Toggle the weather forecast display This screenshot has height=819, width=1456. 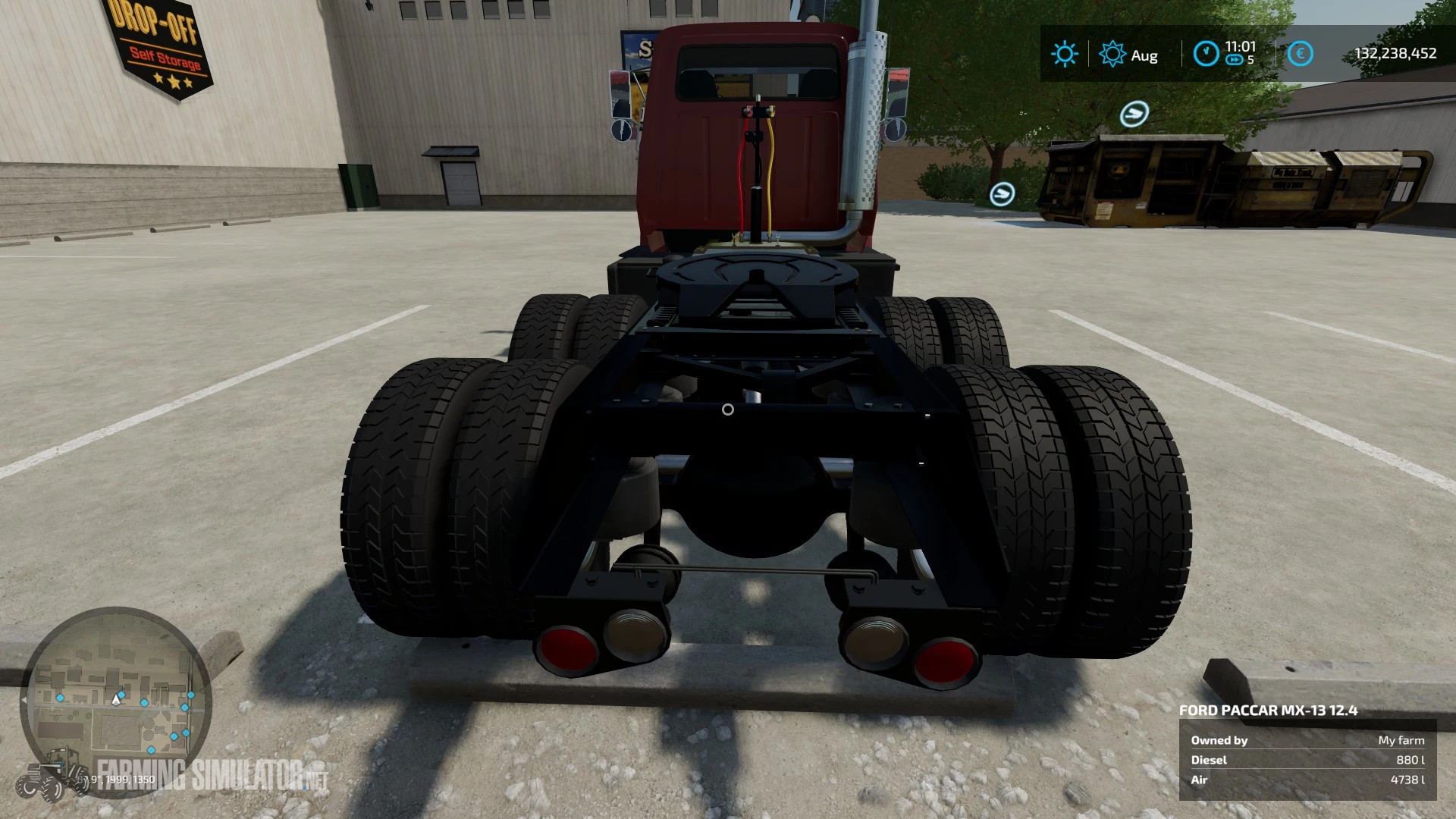click(1065, 54)
